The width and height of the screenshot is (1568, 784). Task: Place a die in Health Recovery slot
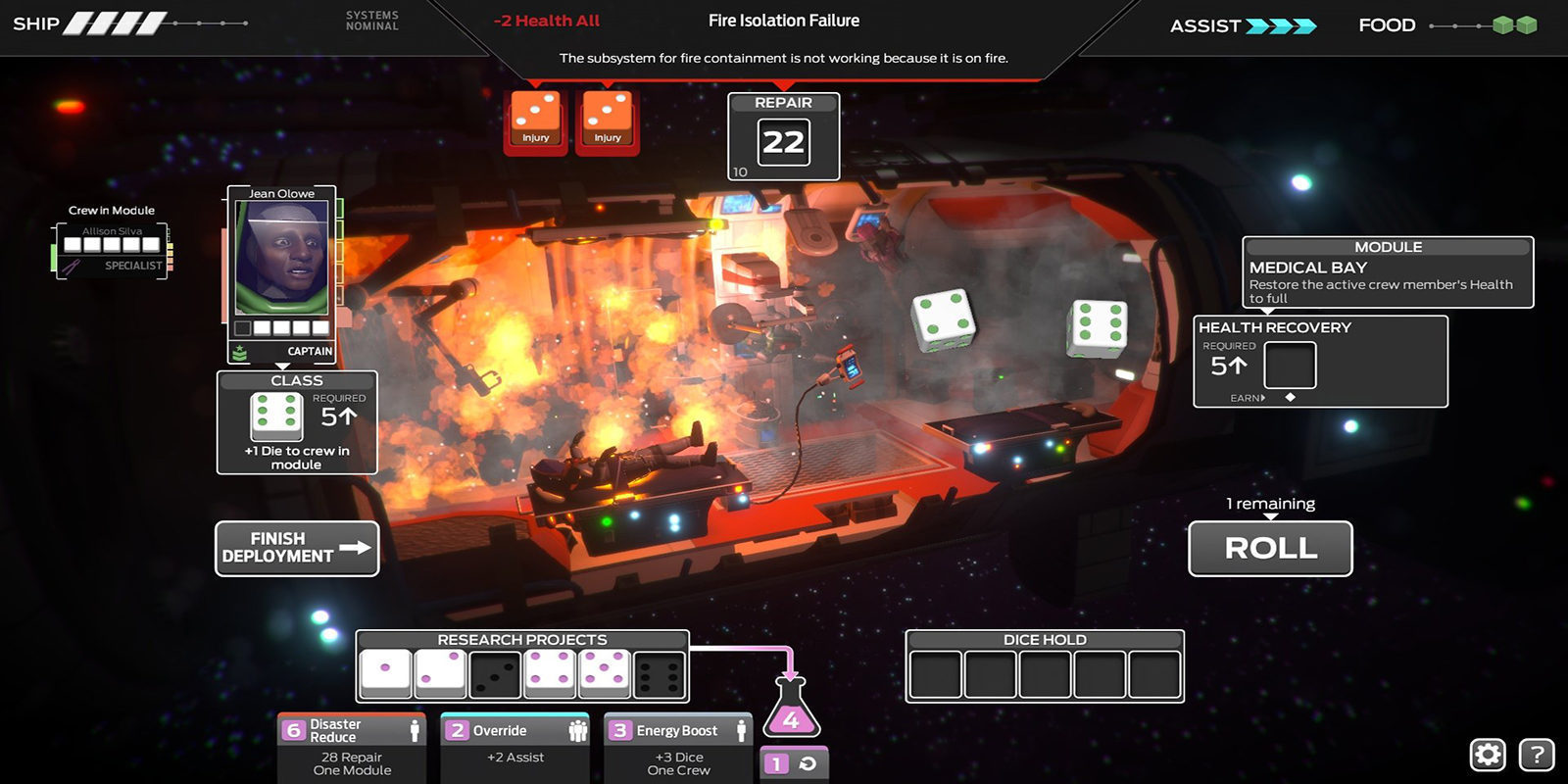point(1290,366)
